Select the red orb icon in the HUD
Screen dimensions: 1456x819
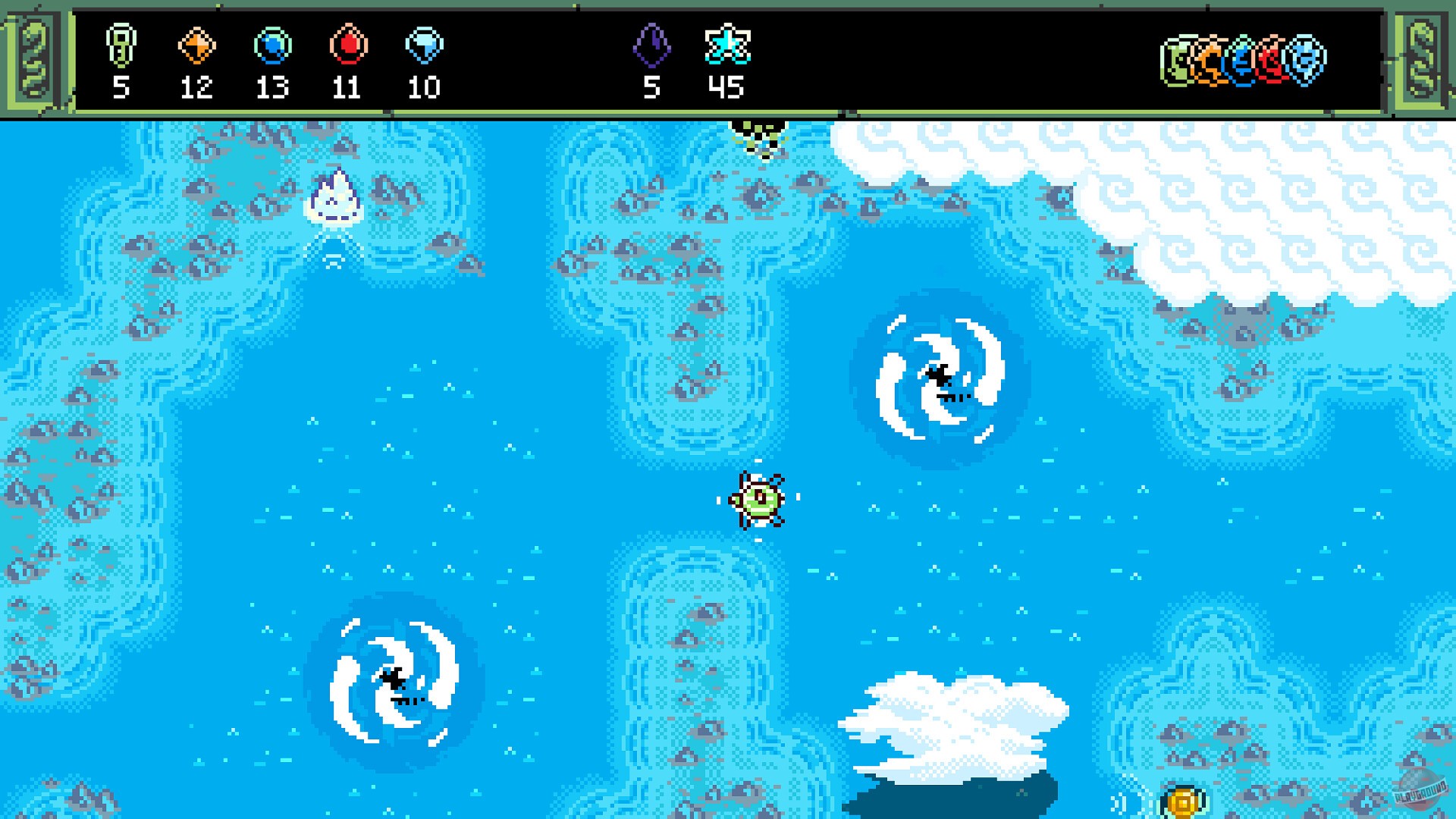(x=348, y=45)
